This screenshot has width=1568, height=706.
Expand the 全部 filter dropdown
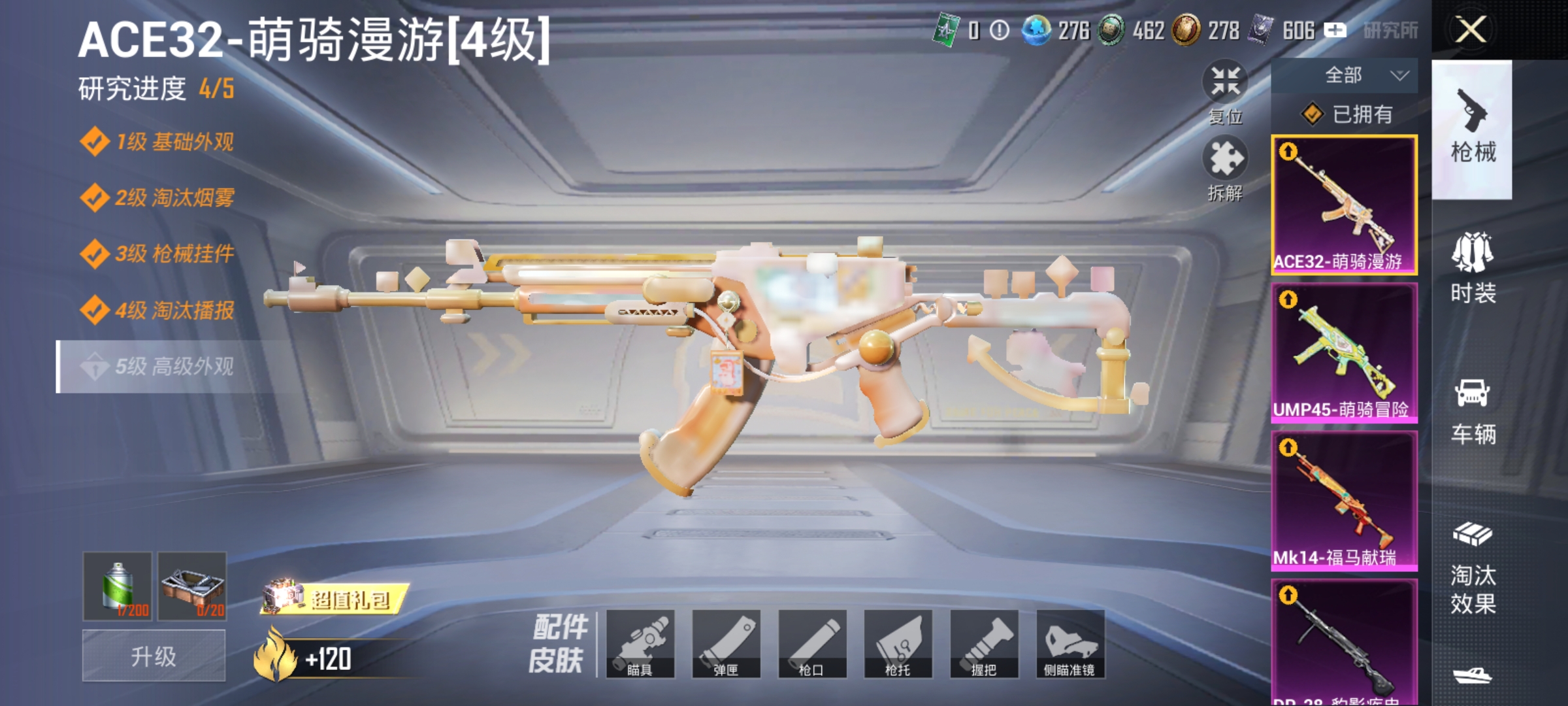1356,76
